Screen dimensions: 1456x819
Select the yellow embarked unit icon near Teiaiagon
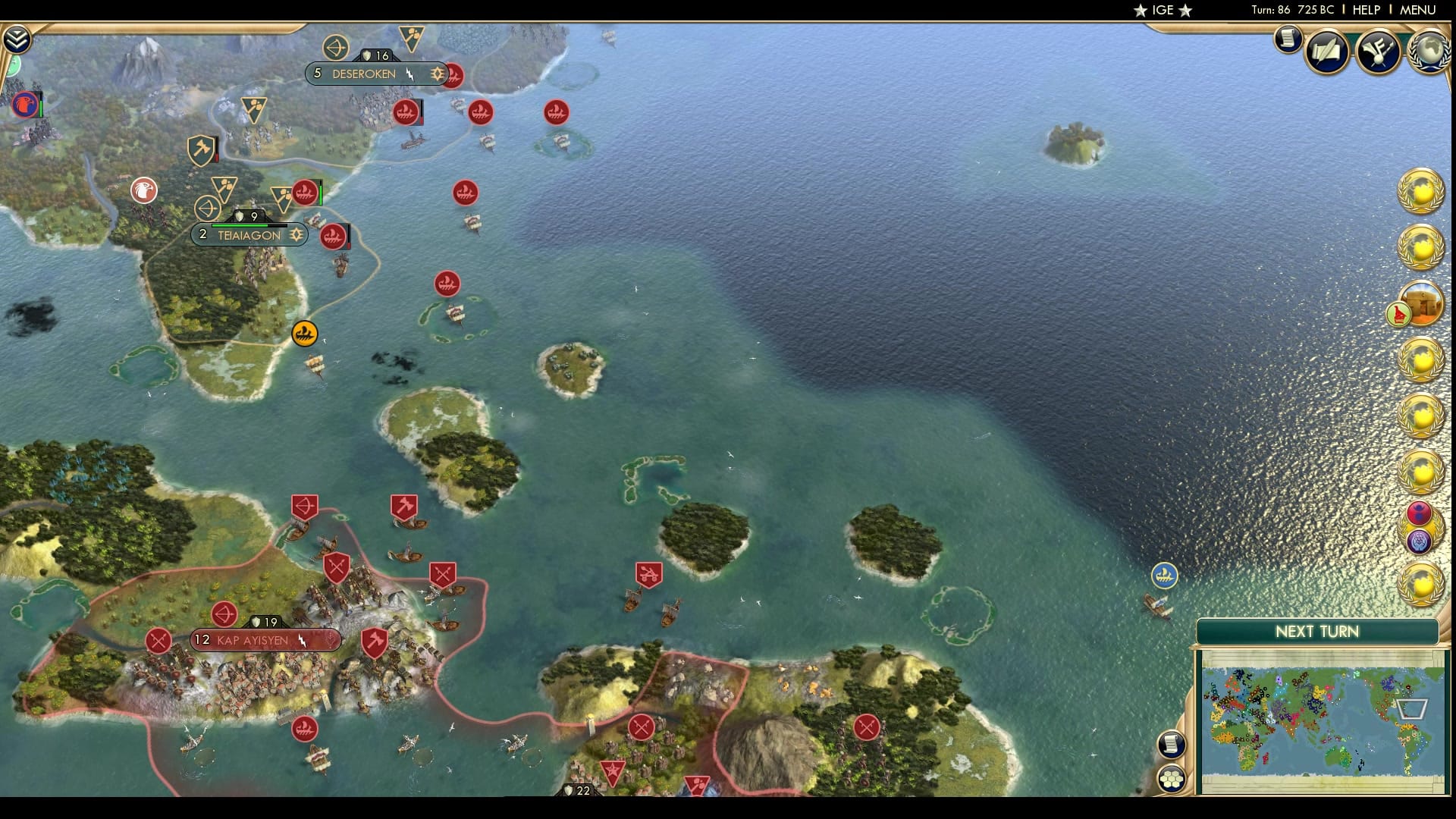point(305,334)
